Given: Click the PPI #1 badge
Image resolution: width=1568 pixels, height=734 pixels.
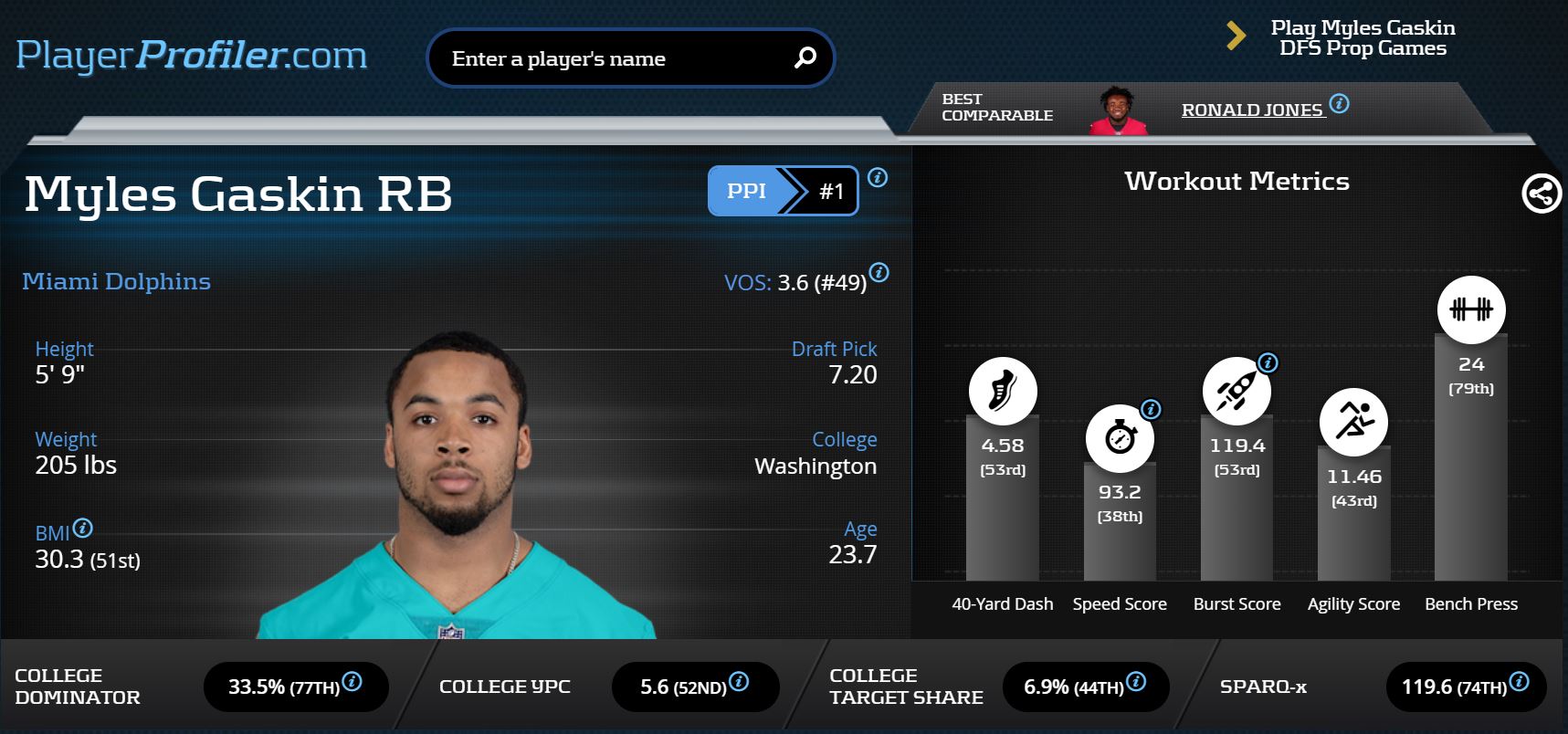Looking at the screenshot, I should click(783, 191).
